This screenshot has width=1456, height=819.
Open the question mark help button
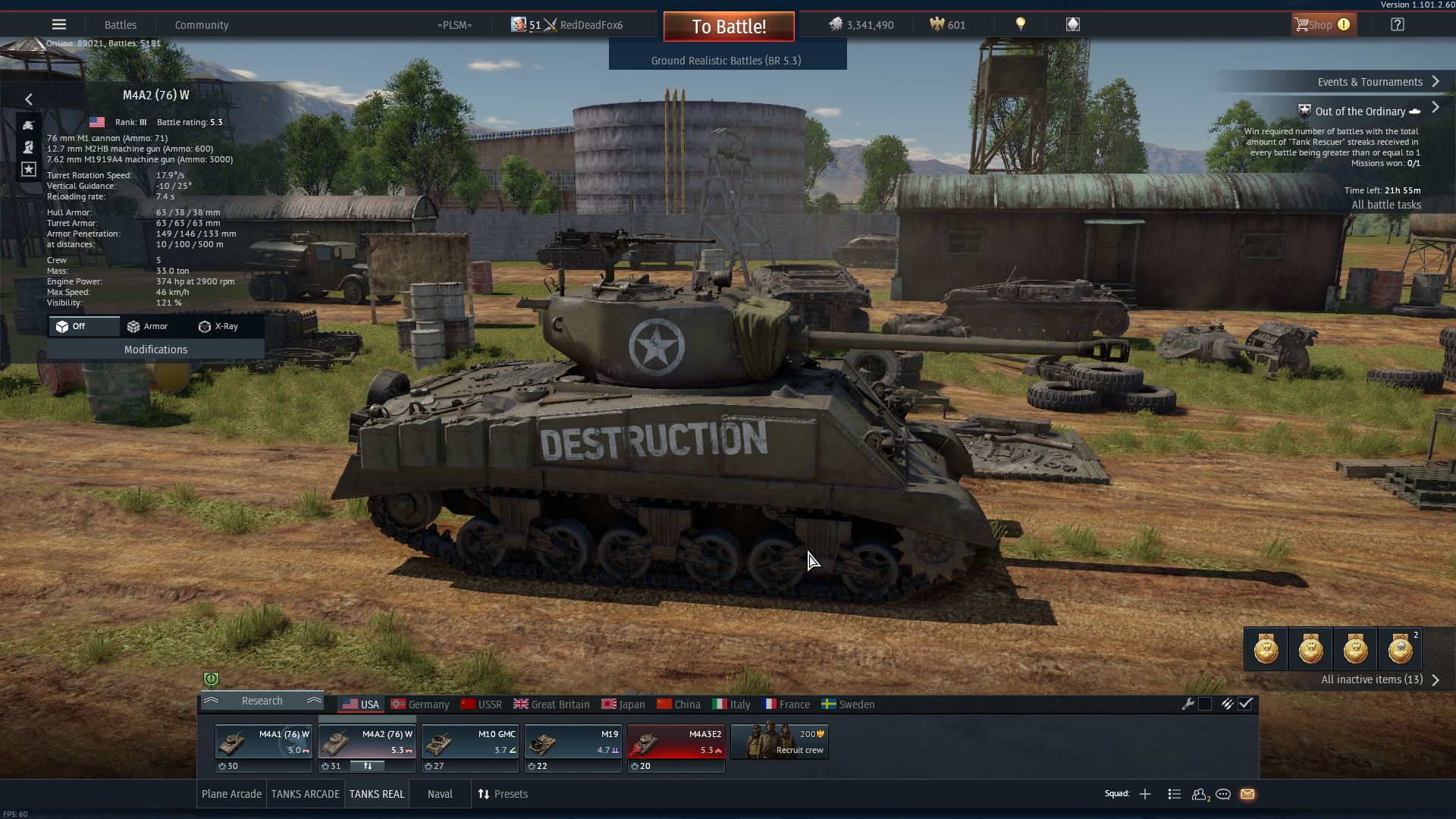click(1397, 25)
